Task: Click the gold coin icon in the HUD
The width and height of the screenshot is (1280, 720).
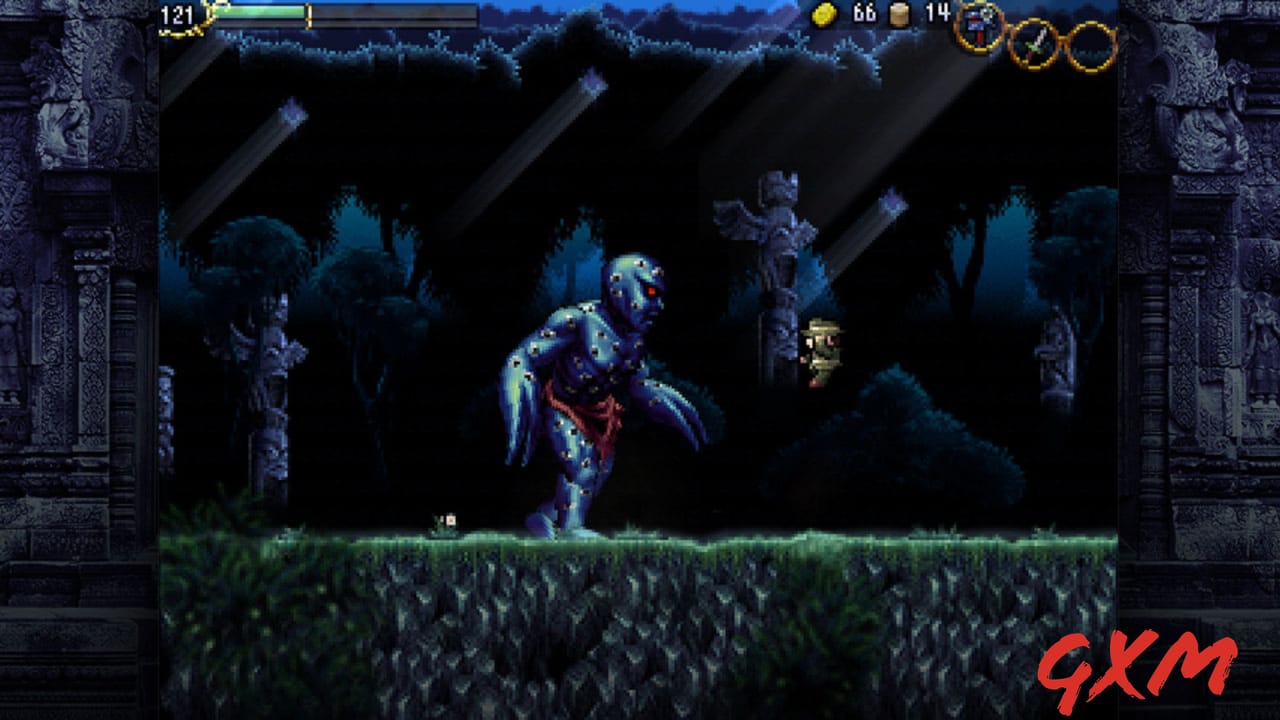Action: (823, 15)
